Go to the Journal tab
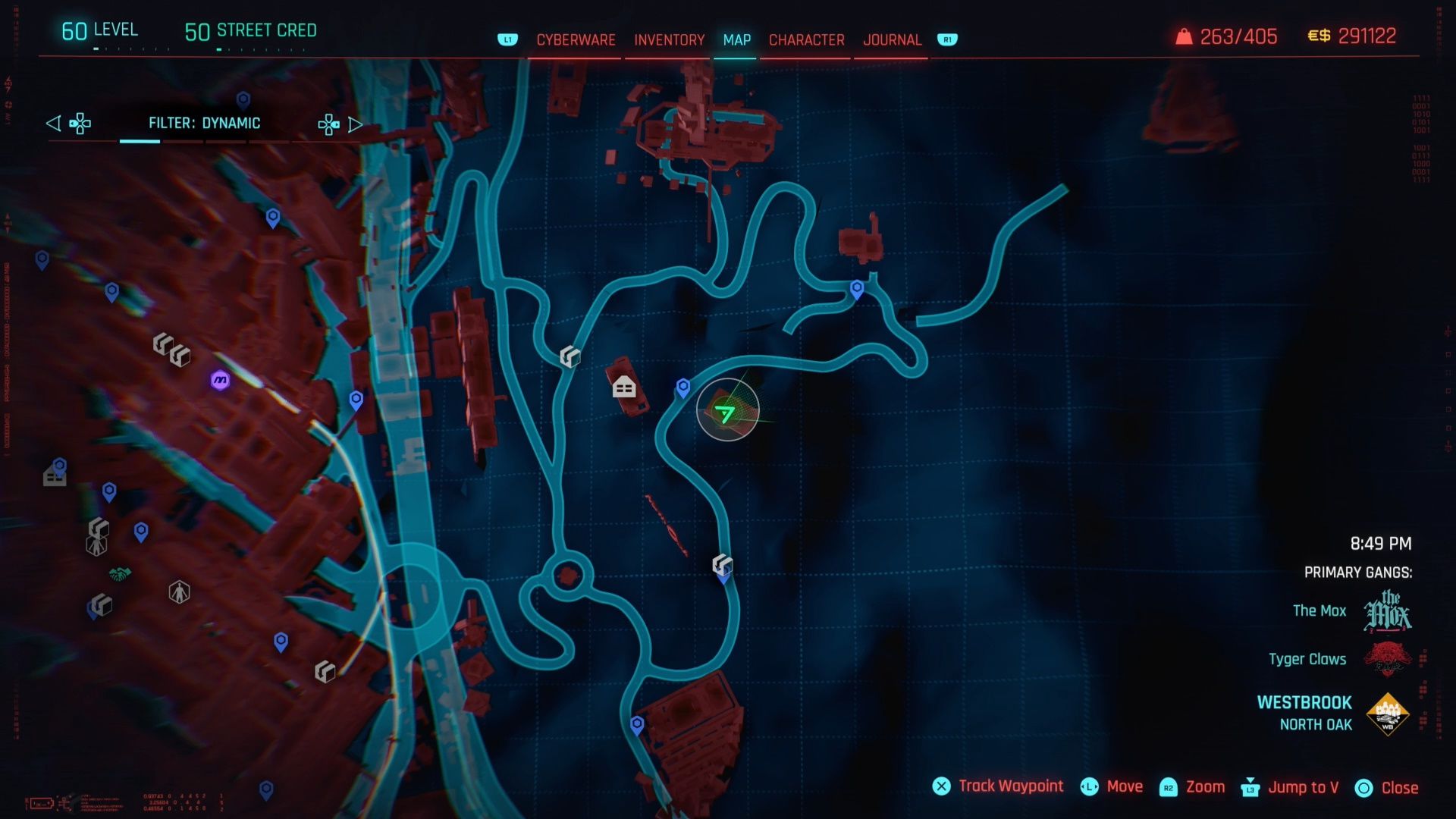The image size is (1456, 819). point(892,40)
